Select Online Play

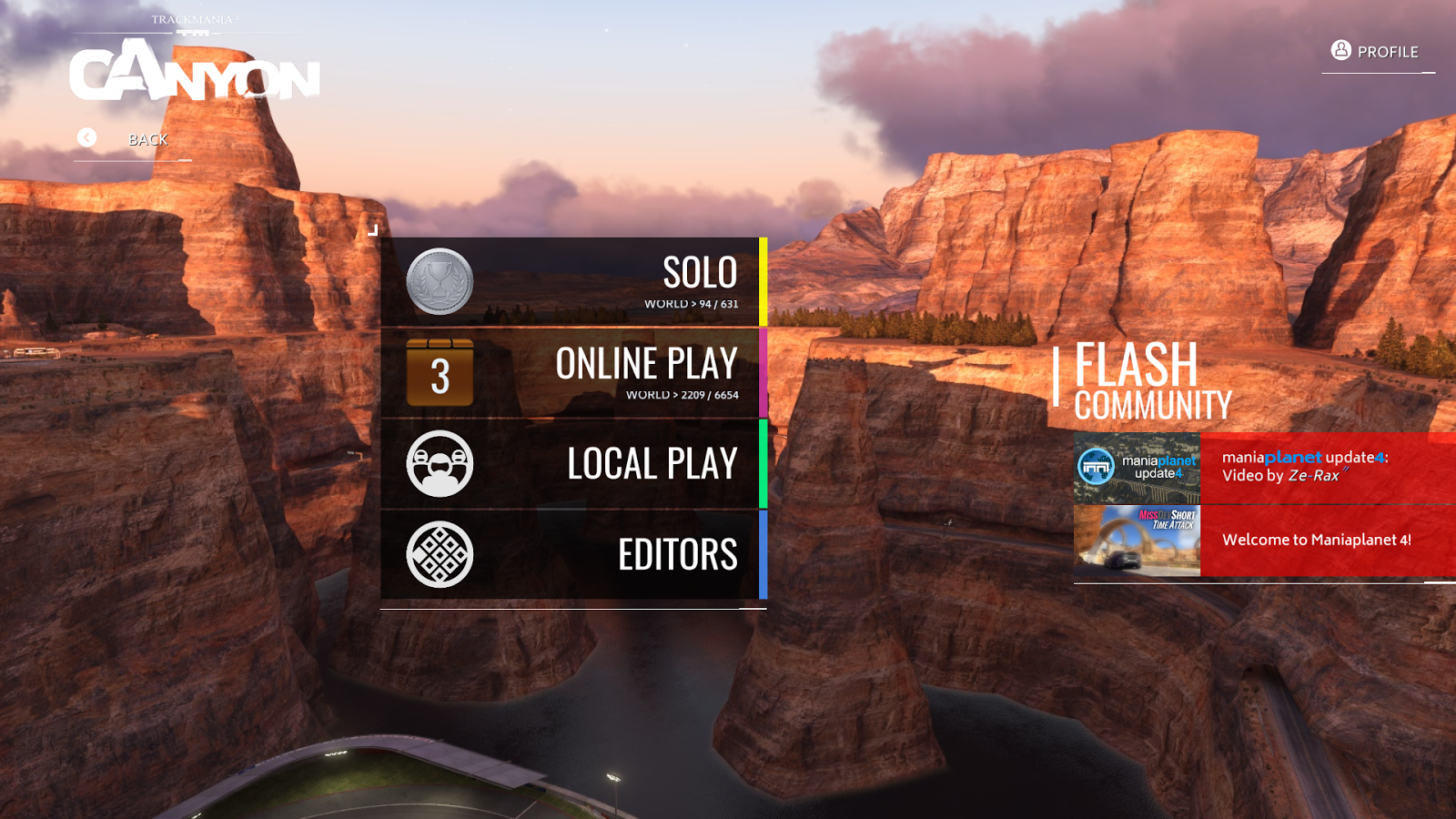pyautogui.click(x=573, y=373)
